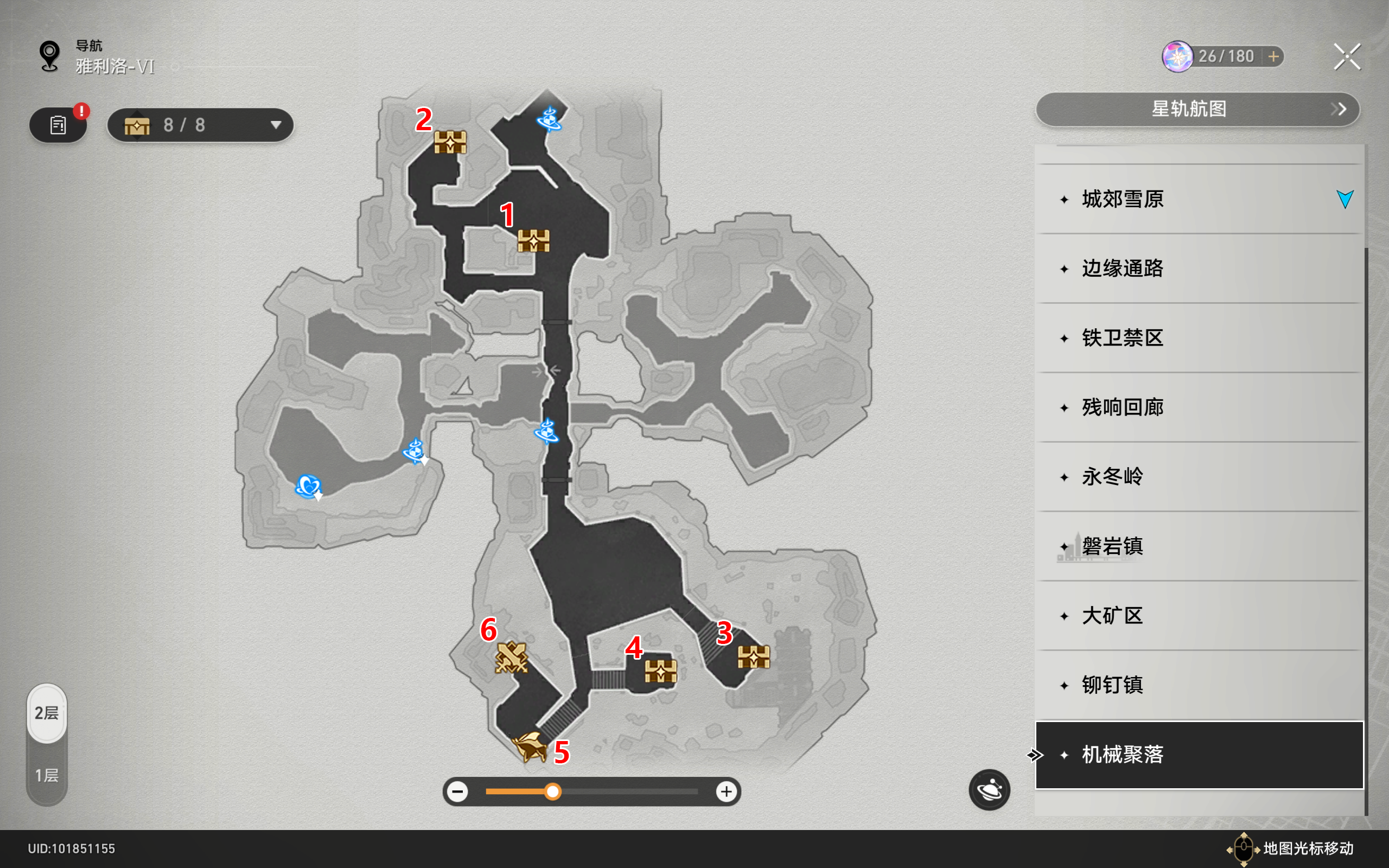Switch to floor 1层
Screen dimensions: 1389x868
[x=47, y=776]
